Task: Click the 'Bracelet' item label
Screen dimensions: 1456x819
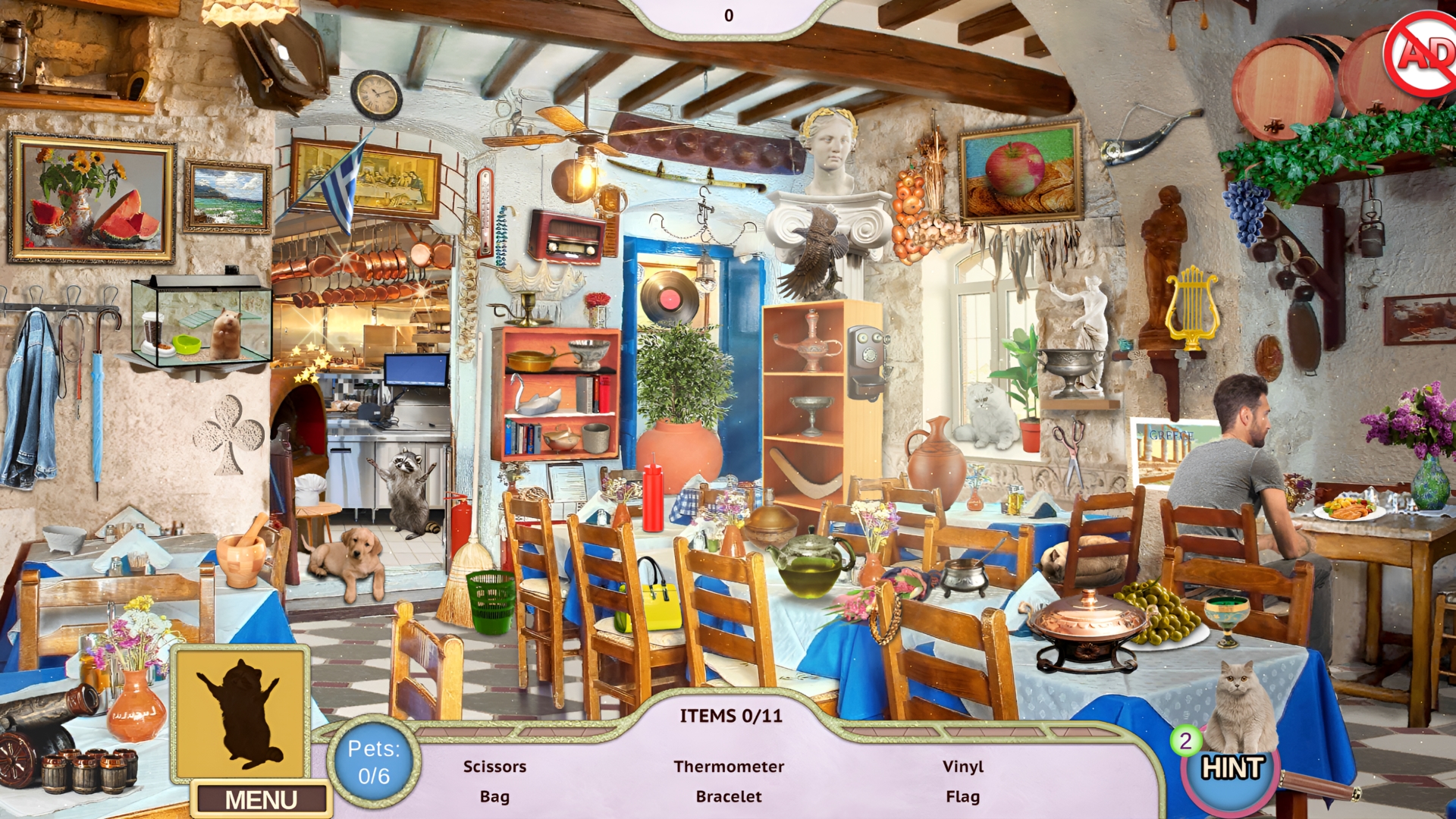Action: (729, 797)
